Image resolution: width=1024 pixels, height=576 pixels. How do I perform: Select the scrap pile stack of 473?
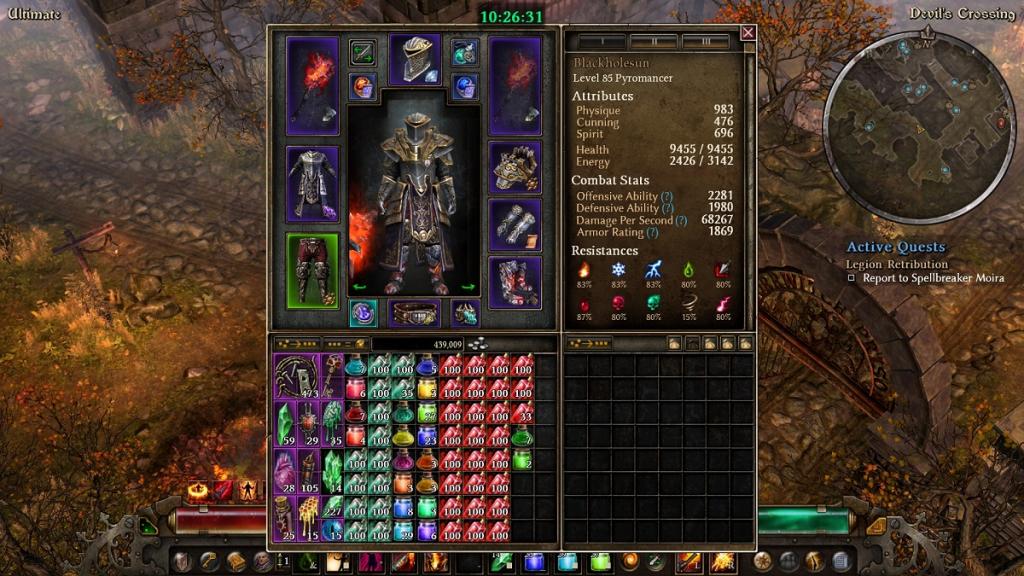point(296,375)
